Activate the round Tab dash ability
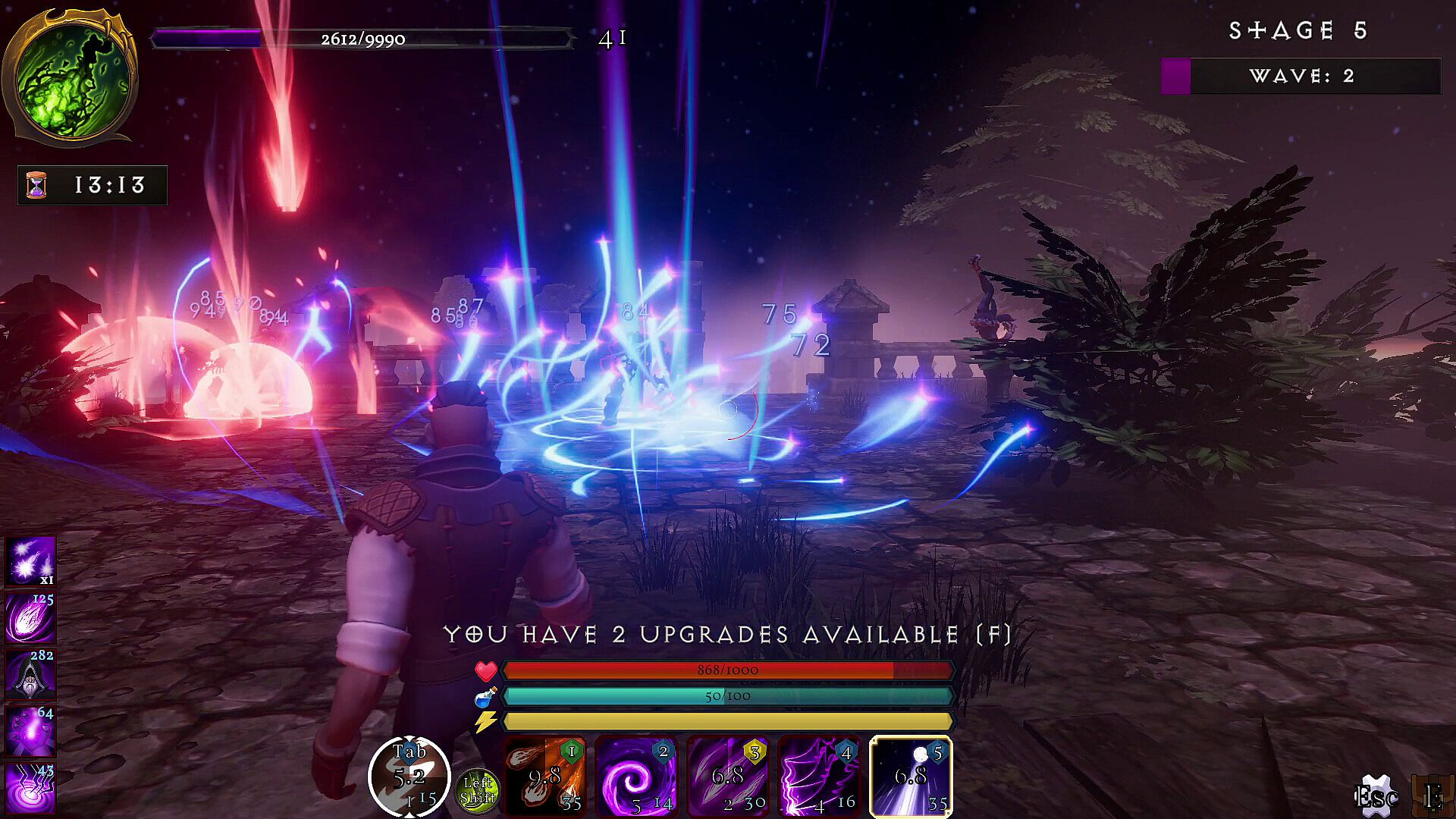This screenshot has width=1456, height=819. (x=409, y=777)
